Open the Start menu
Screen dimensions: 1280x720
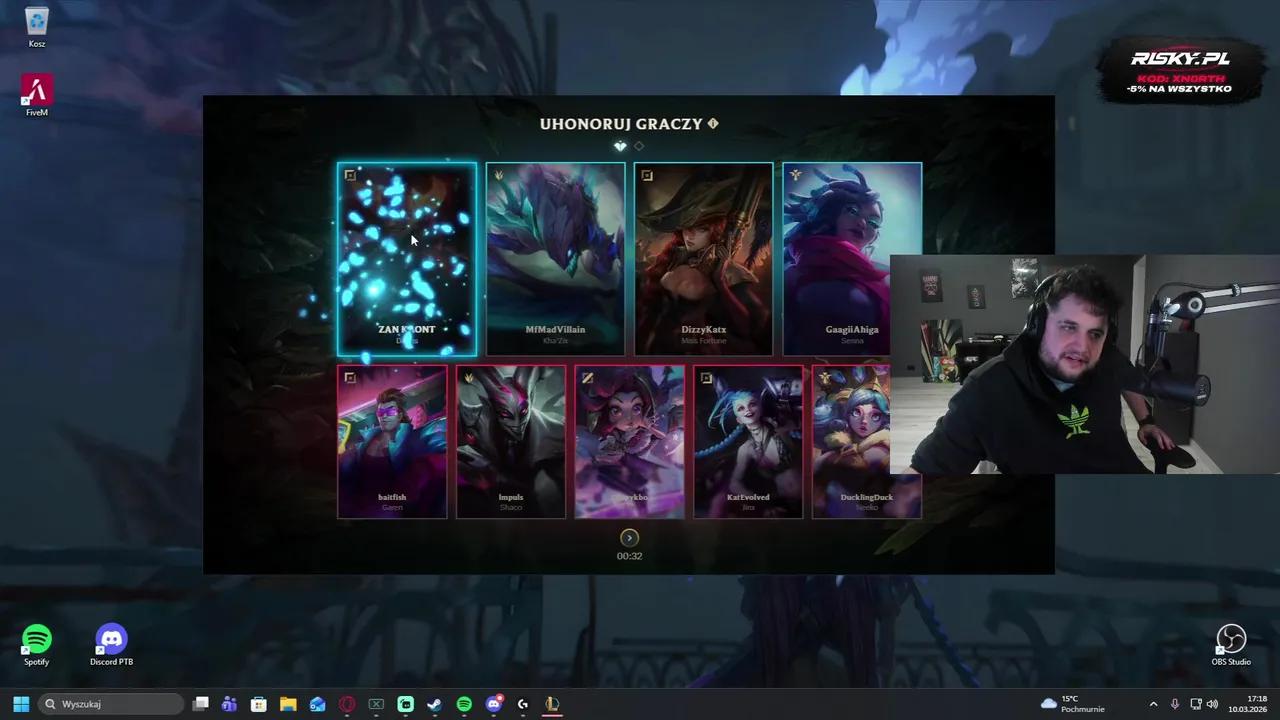[x=20, y=704]
